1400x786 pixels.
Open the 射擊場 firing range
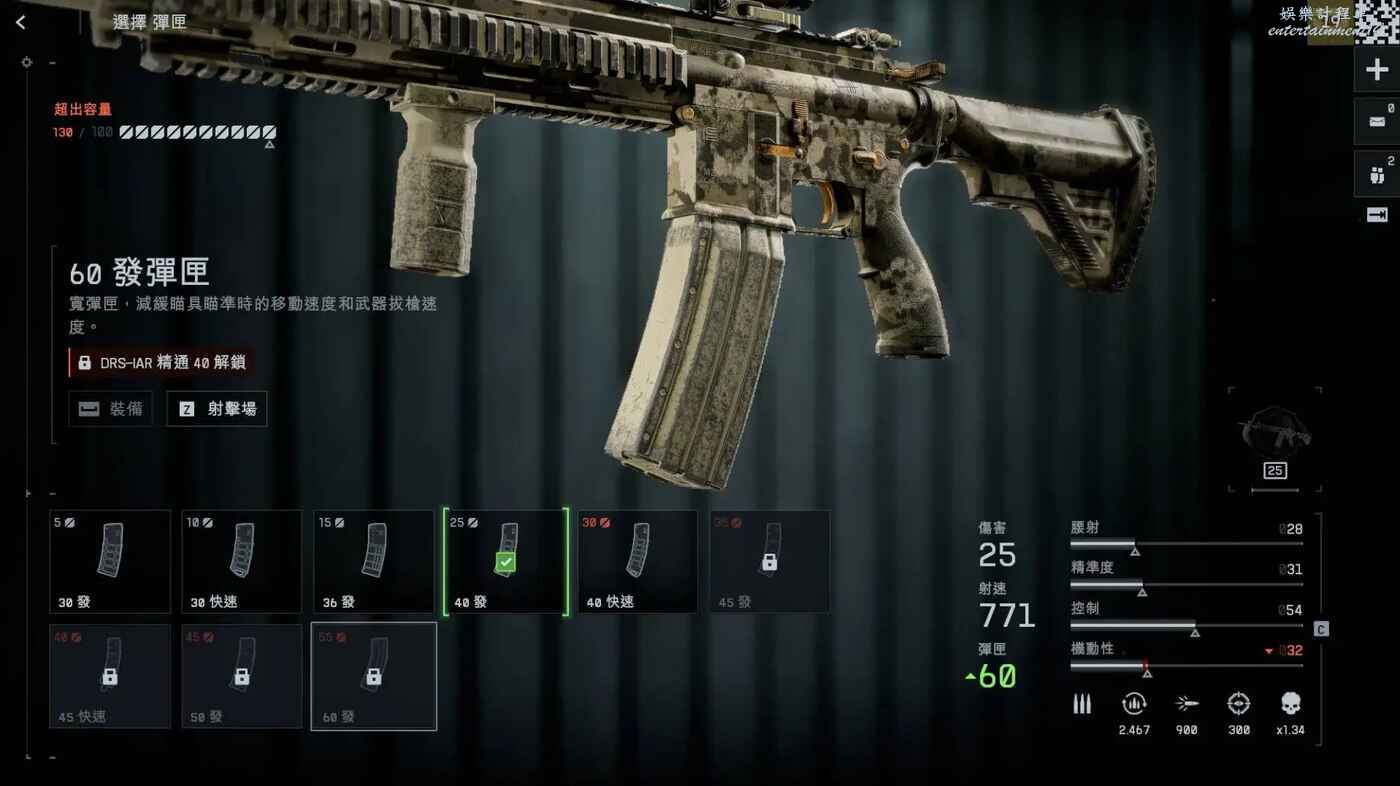[x=217, y=409]
